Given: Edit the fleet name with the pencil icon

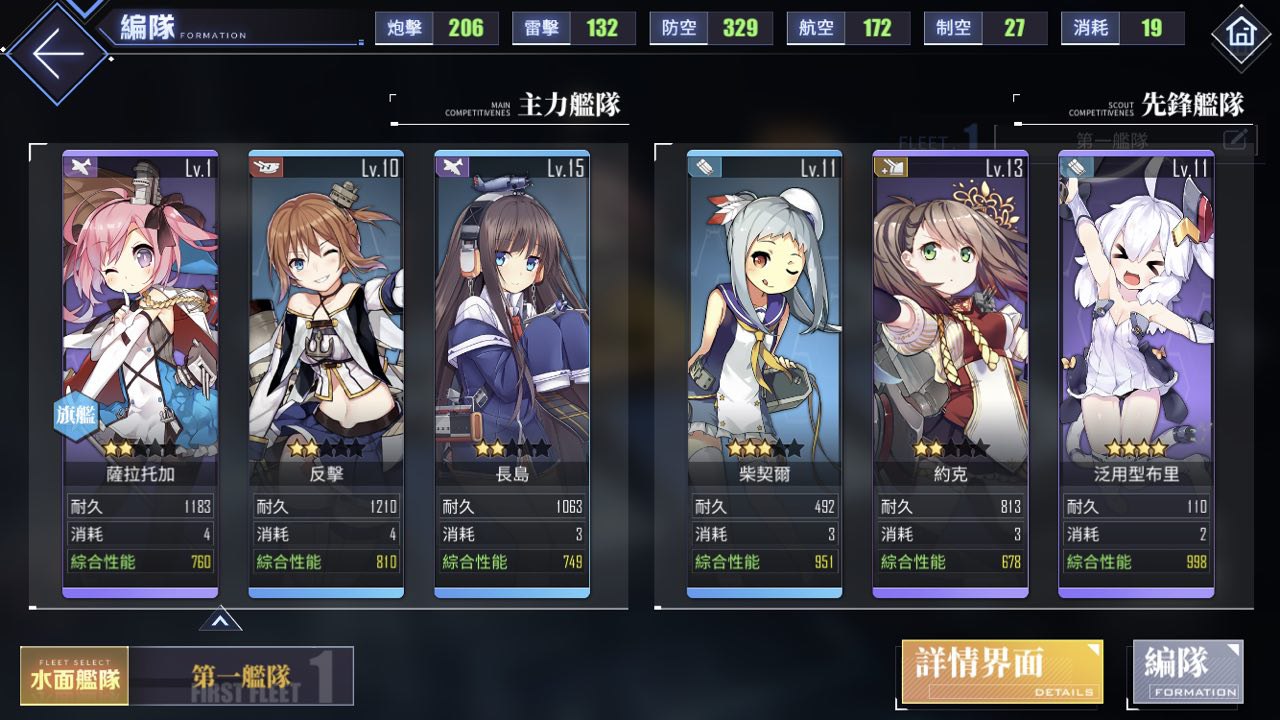Looking at the screenshot, I should pyautogui.click(x=1236, y=139).
